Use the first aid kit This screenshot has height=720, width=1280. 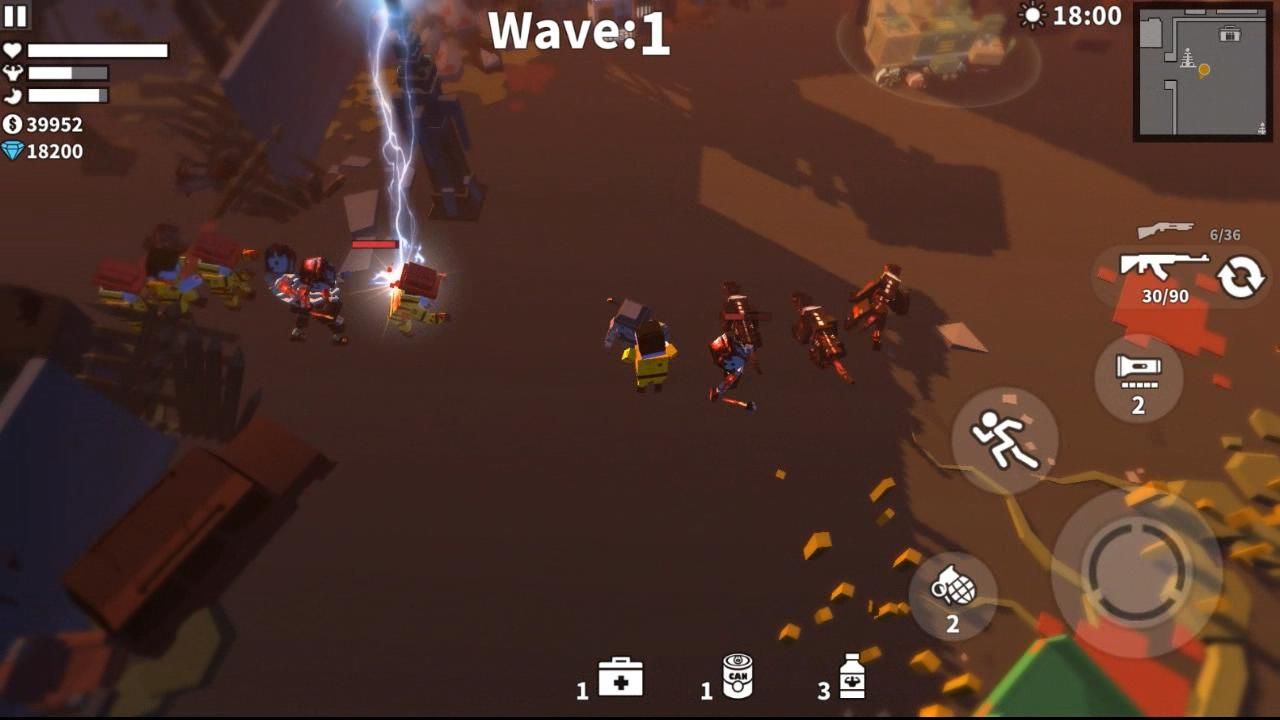pyautogui.click(x=620, y=678)
